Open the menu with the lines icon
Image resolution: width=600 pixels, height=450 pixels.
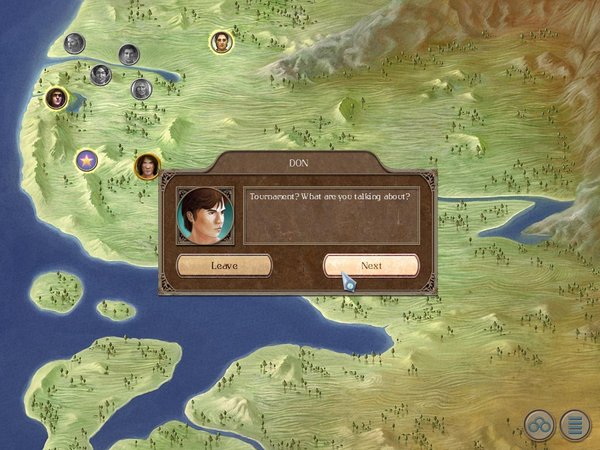575,425
